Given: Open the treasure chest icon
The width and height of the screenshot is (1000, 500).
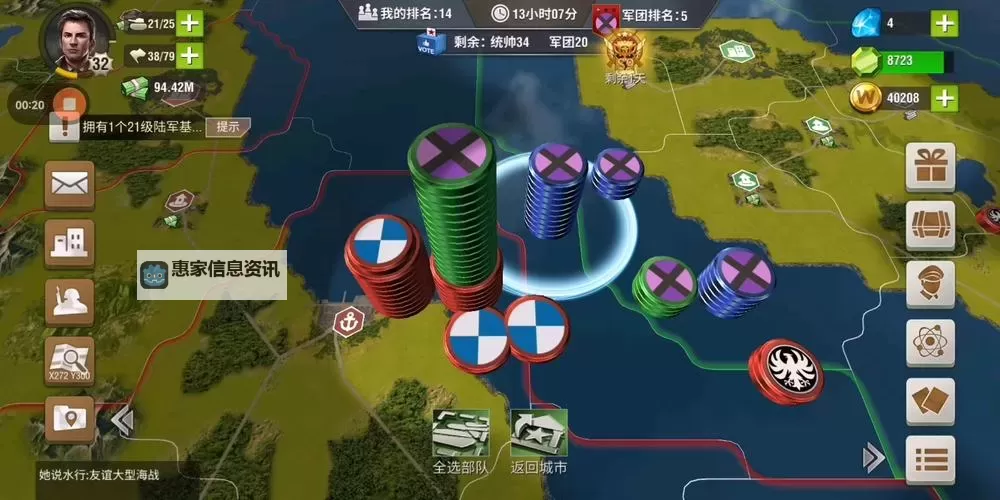Looking at the screenshot, I should coord(930,224).
